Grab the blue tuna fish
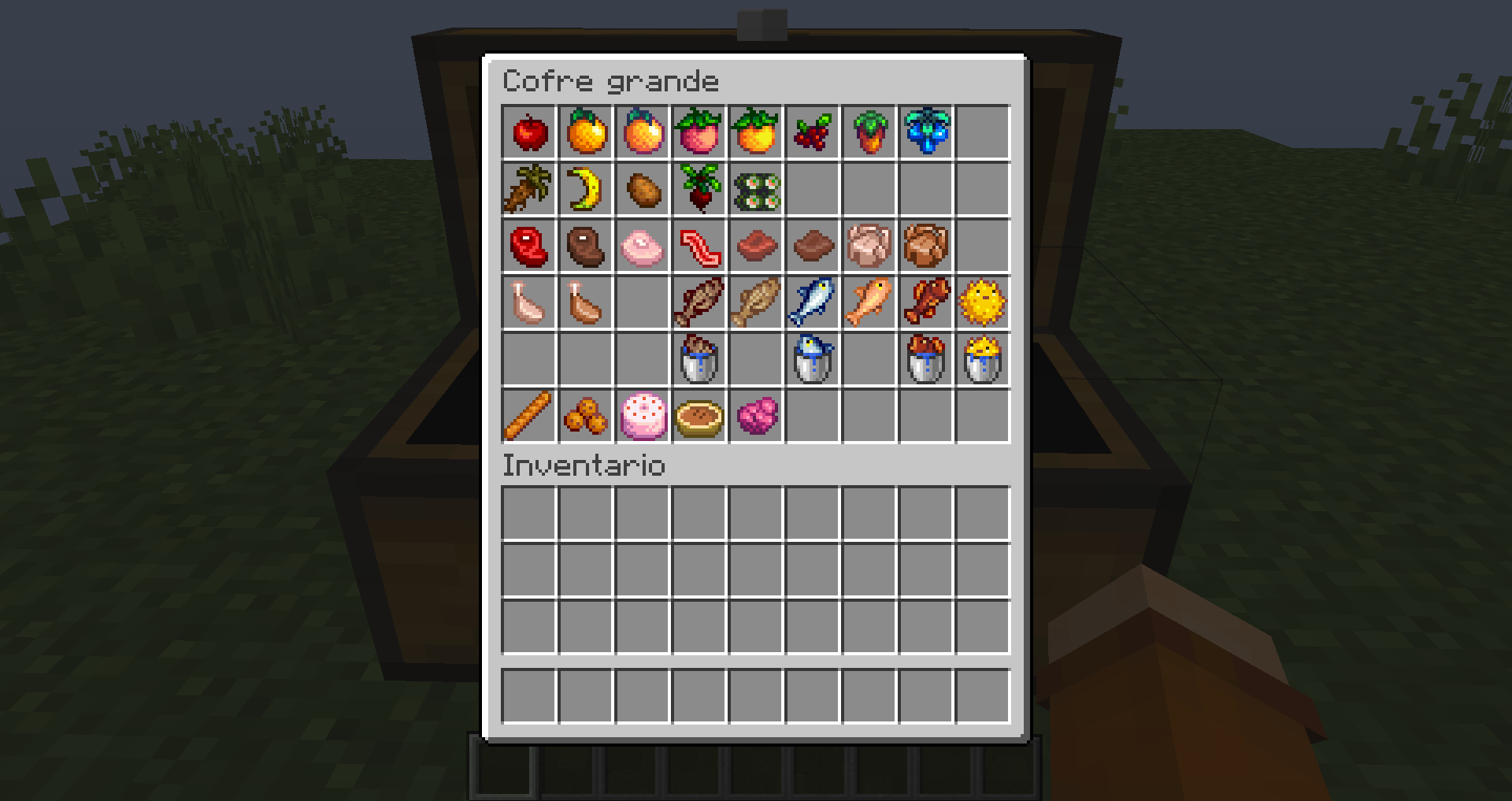The image size is (1512, 801). point(813,302)
